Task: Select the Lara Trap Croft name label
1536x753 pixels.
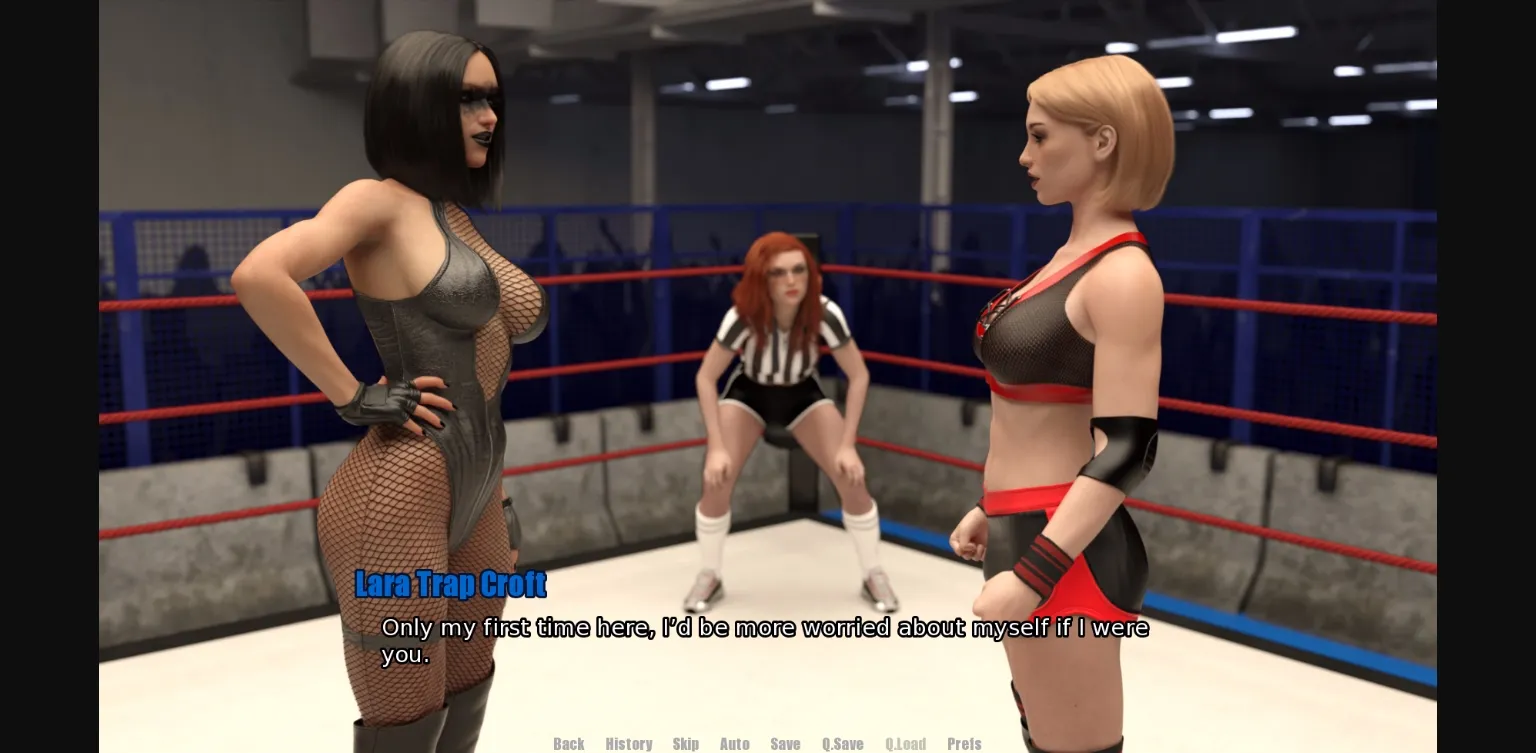Action: tap(451, 585)
